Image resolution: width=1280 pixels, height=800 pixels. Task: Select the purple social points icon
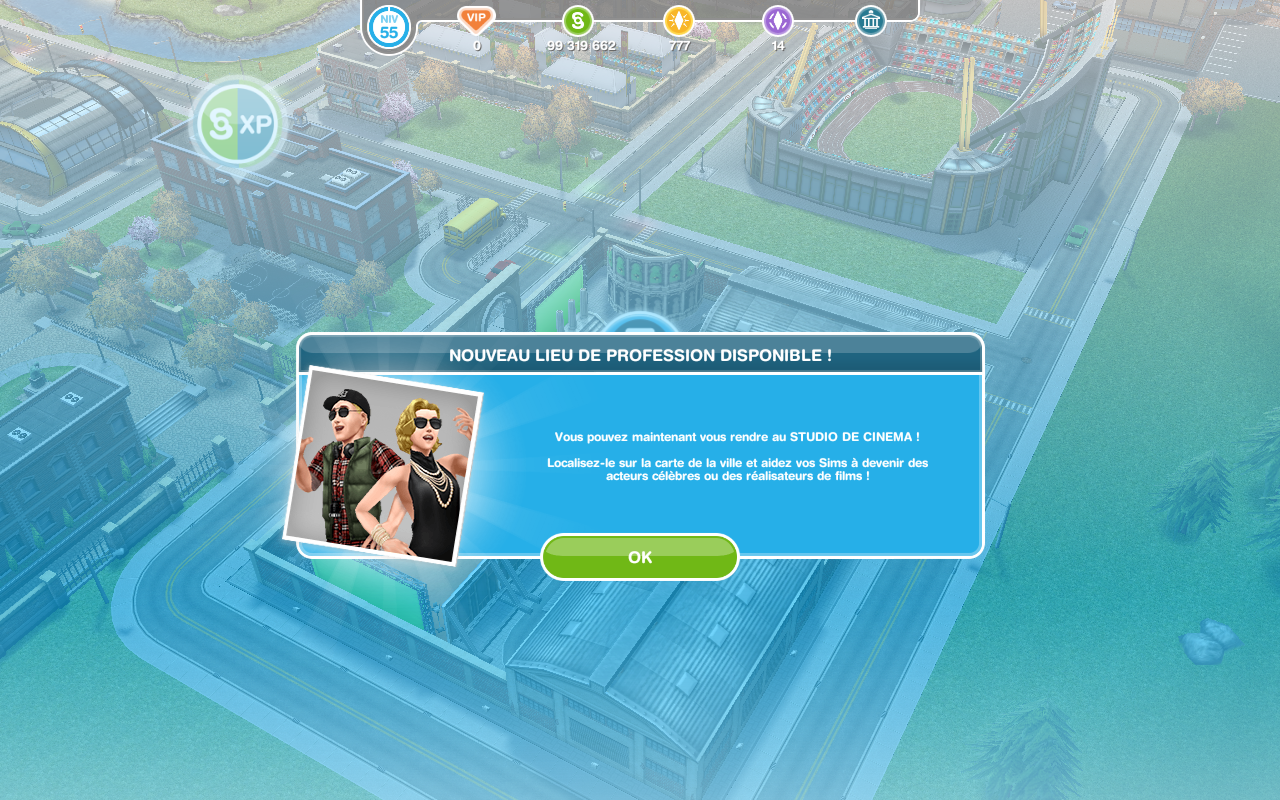coord(778,21)
